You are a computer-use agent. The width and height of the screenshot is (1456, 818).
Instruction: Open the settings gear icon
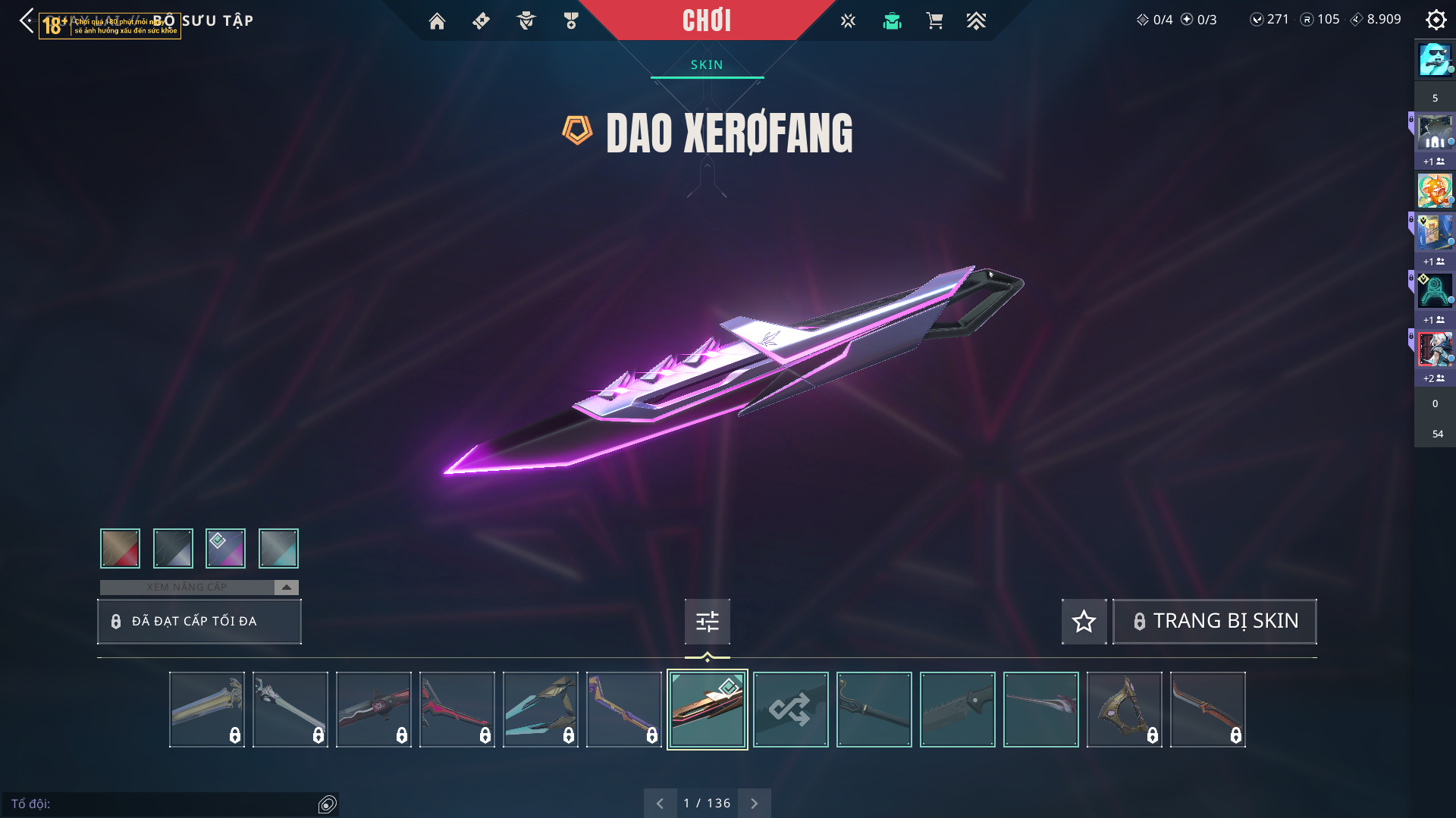[x=1436, y=20]
